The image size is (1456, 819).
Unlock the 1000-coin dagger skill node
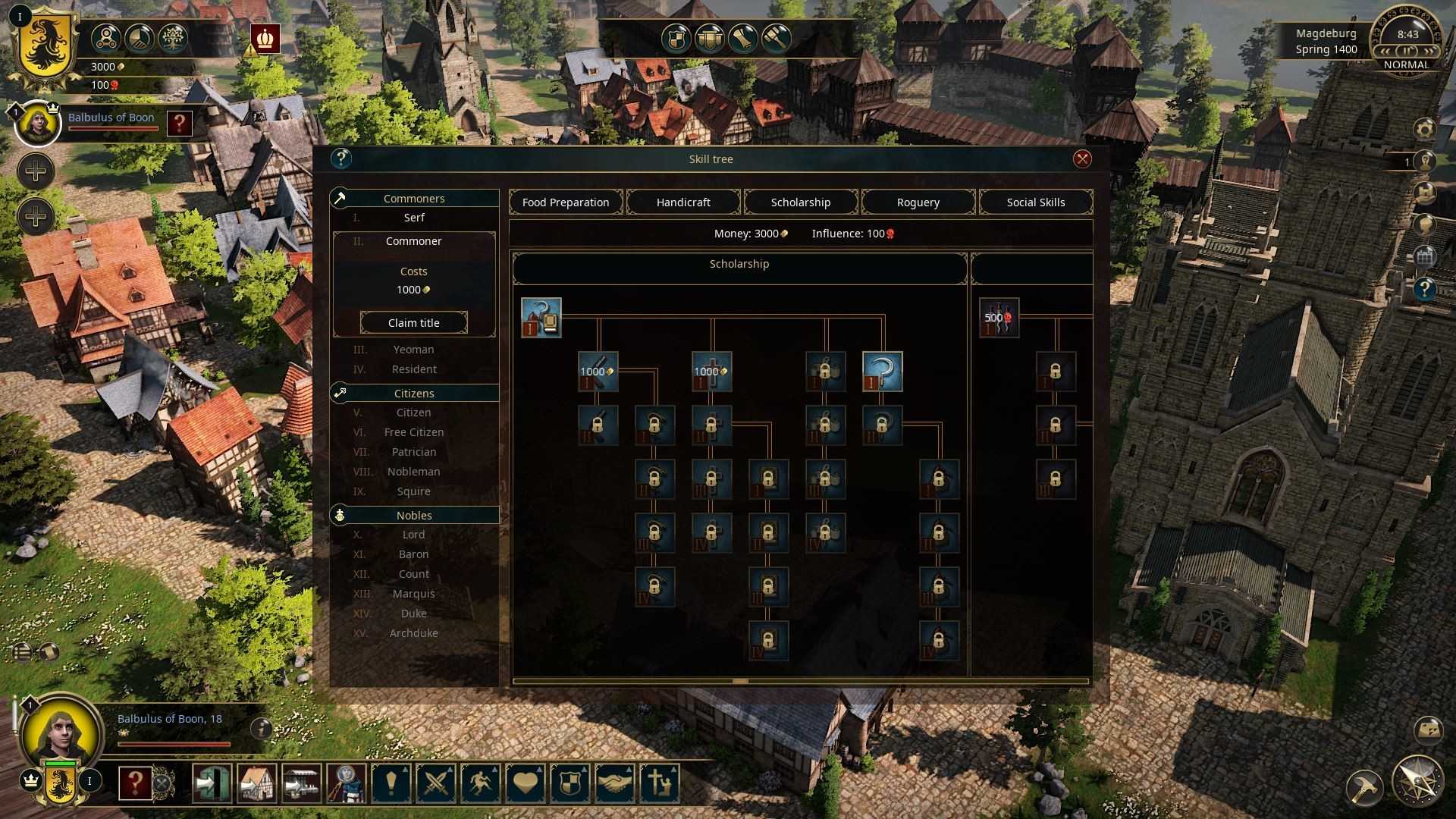tap(597, 372)
